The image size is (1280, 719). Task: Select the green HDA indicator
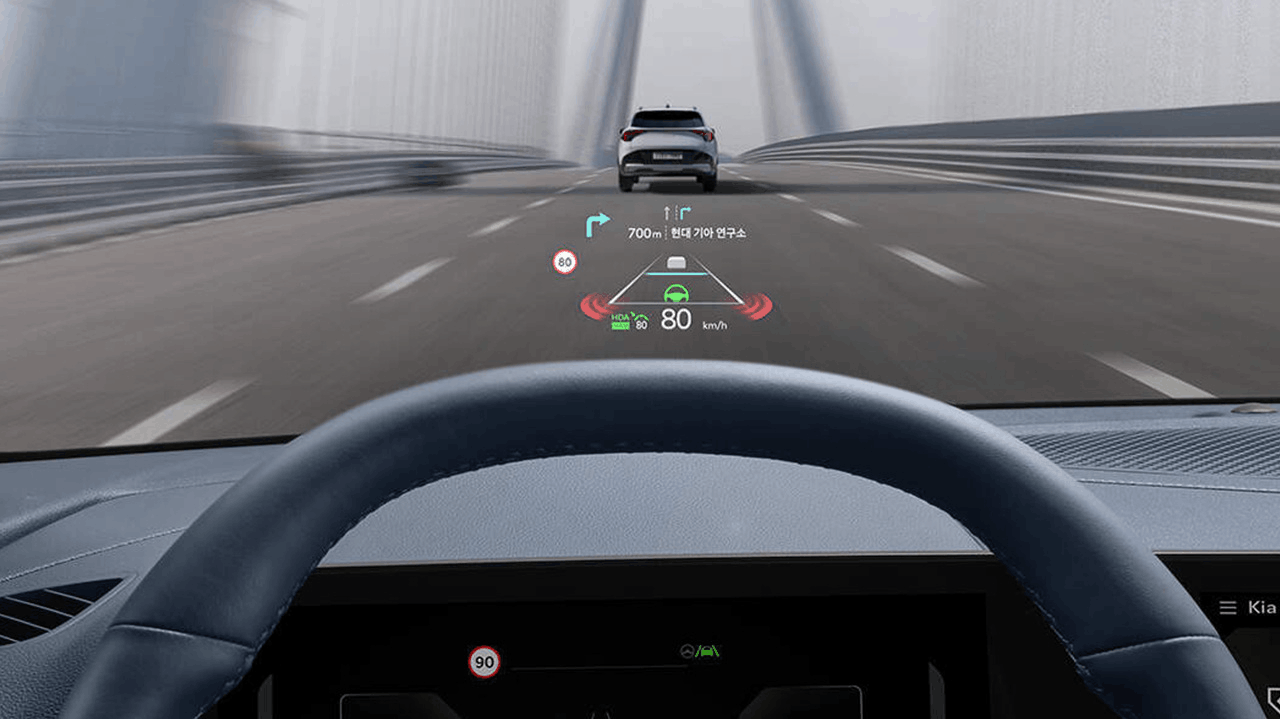click(621, 319)
